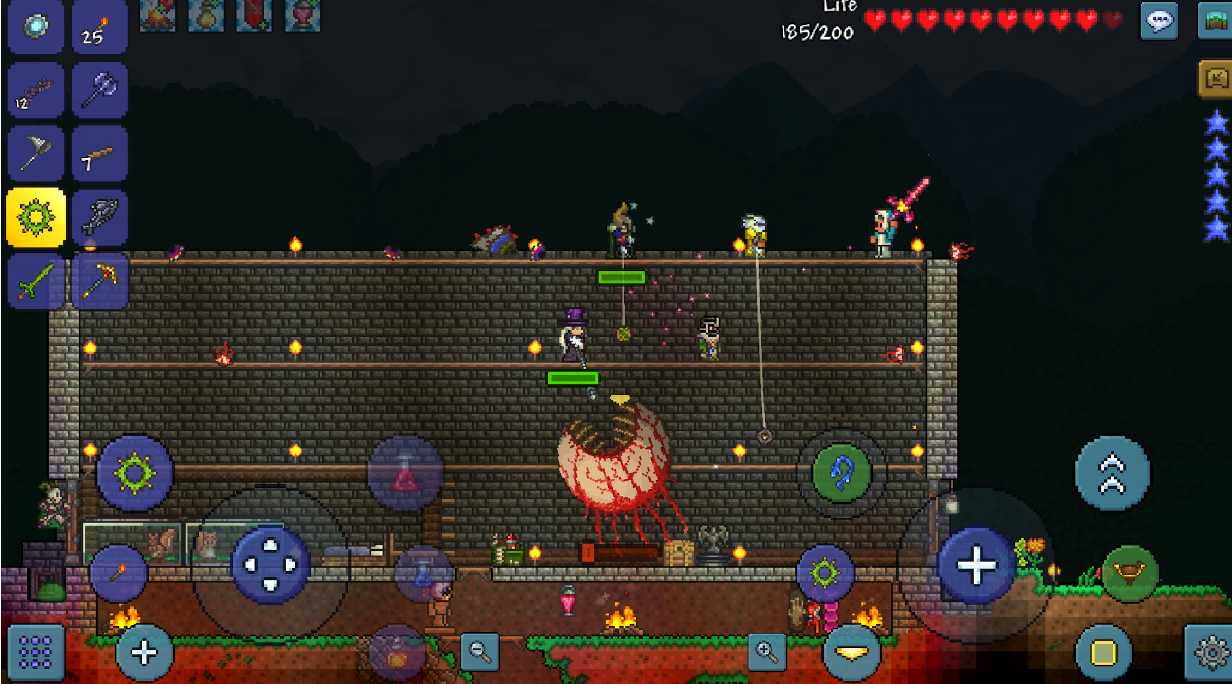Select the magic mirror hotbar slot
Image resolution: width=1232 pixels, height=684 pixels.
pyautogui.click(x=36, y=26)
